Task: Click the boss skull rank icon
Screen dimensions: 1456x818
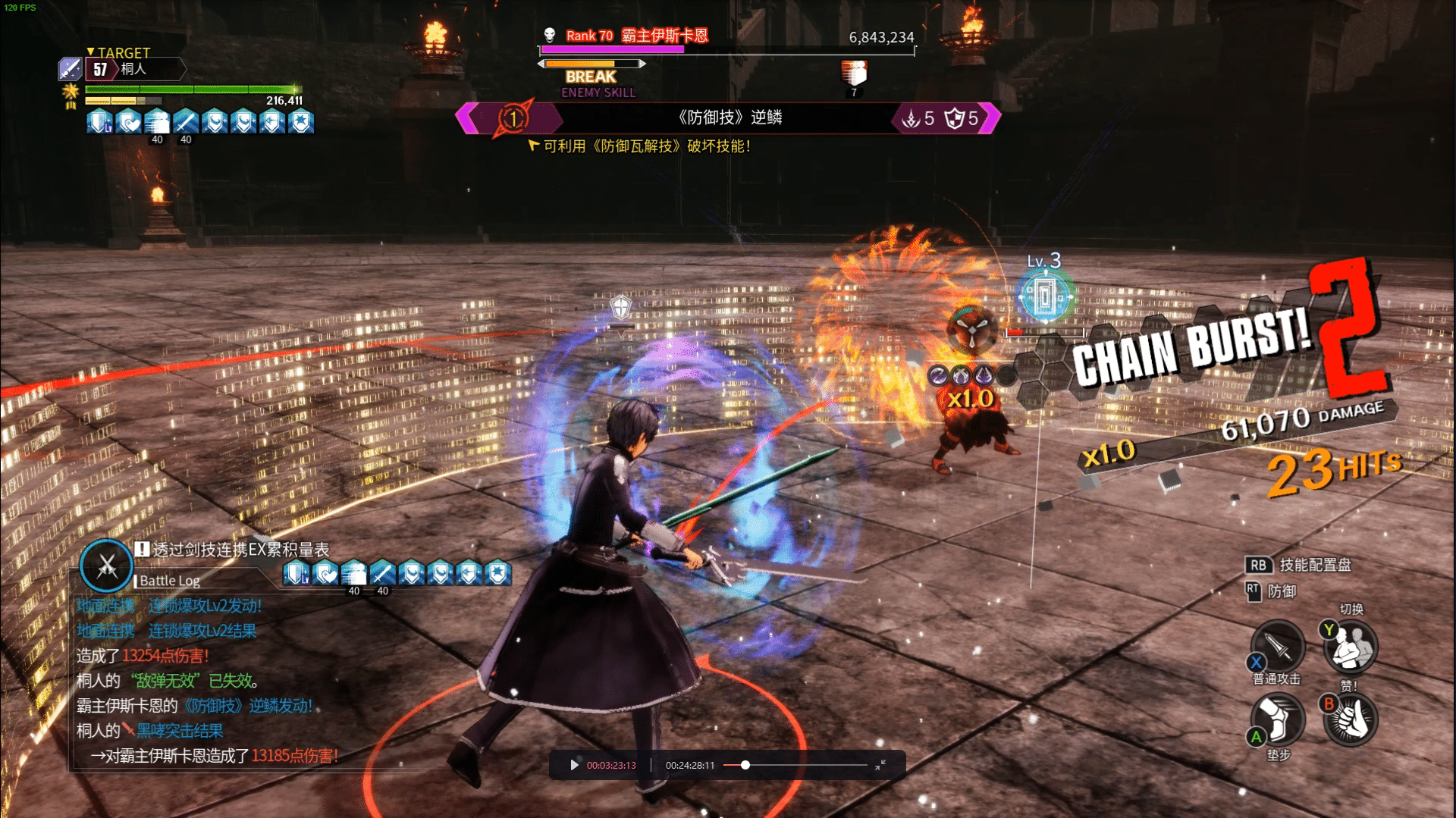Action: [x=550, y=35]
